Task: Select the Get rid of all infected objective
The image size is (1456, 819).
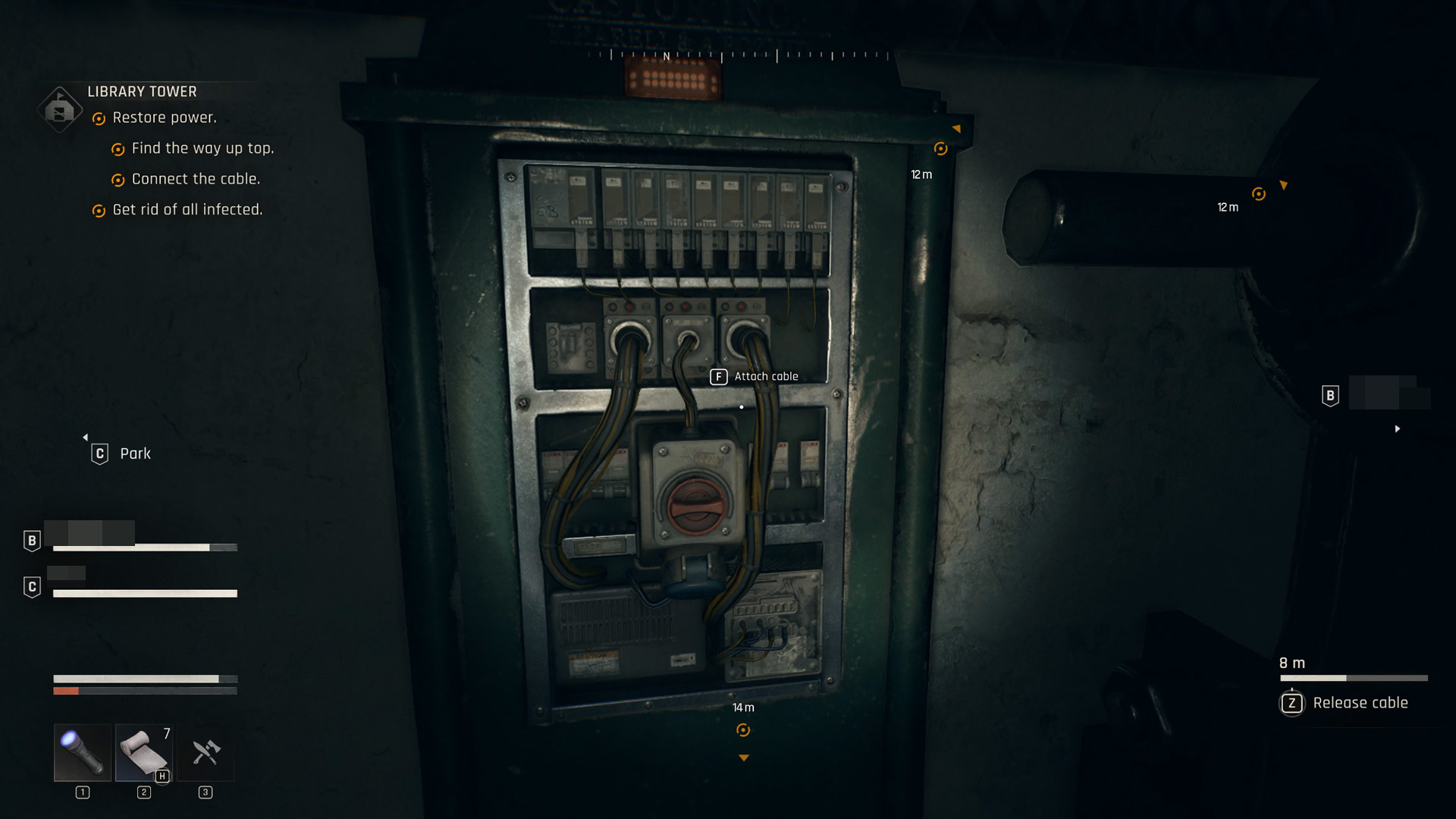Action: pyautogui.click(x=188, y=209)
